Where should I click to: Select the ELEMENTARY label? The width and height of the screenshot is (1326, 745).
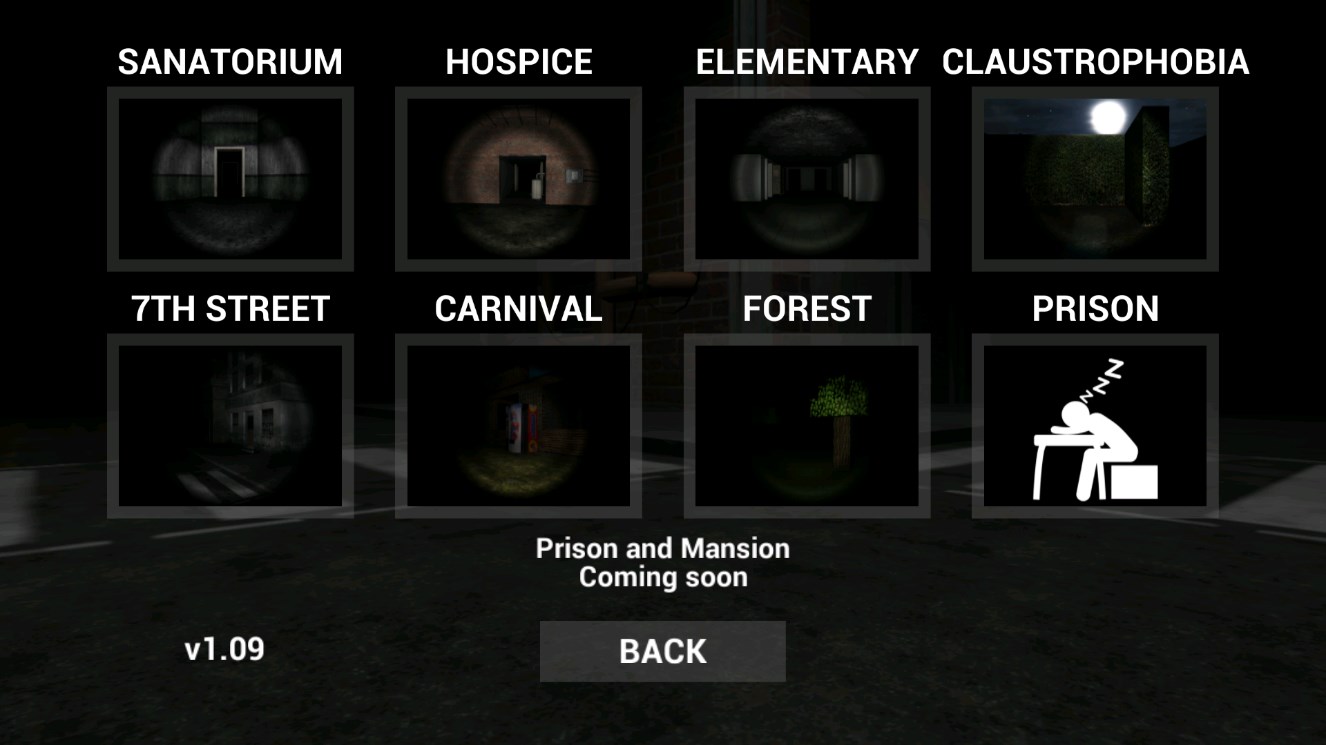(805, 62)
